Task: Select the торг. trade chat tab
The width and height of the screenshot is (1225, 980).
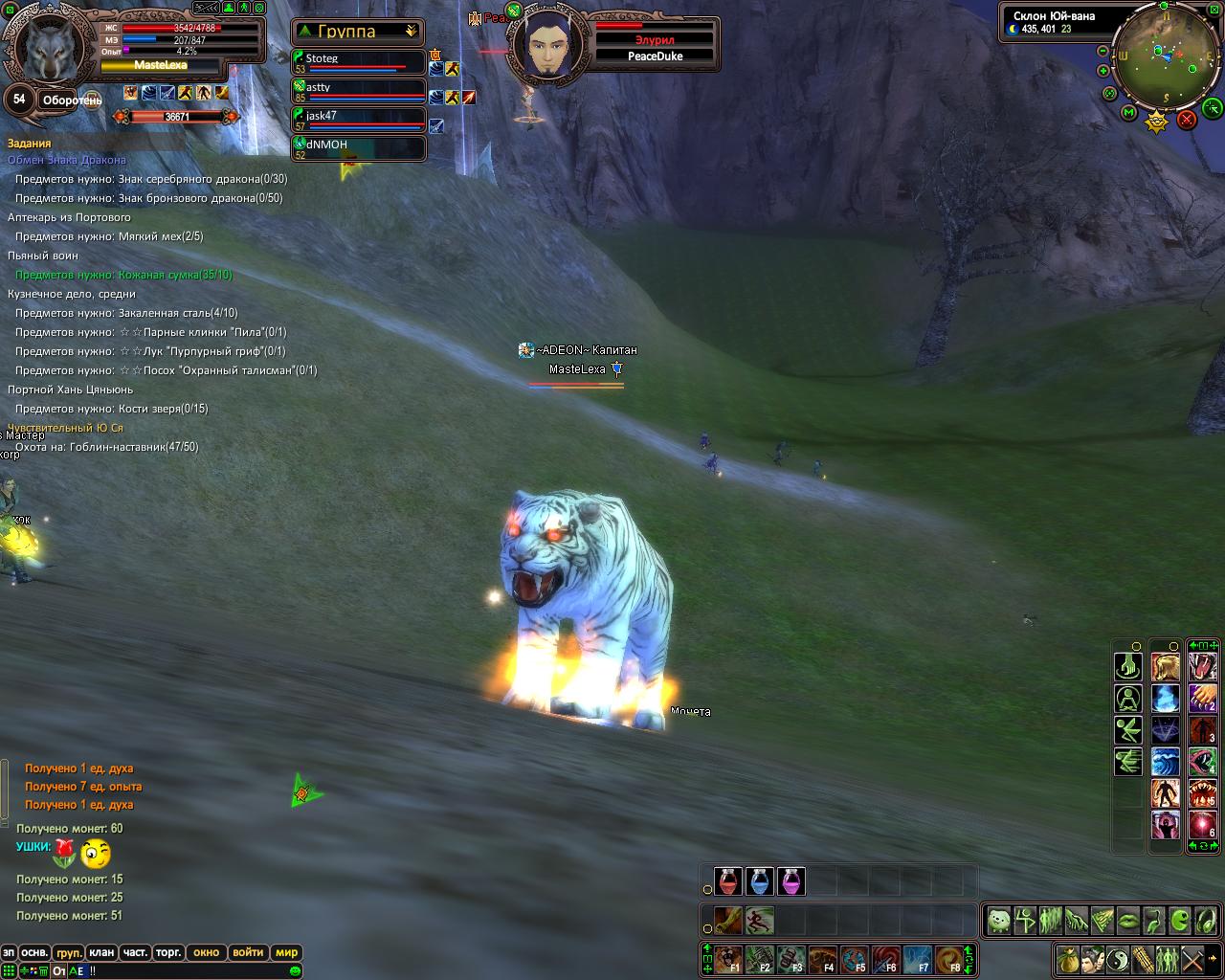Action: [x=168, y=952]
